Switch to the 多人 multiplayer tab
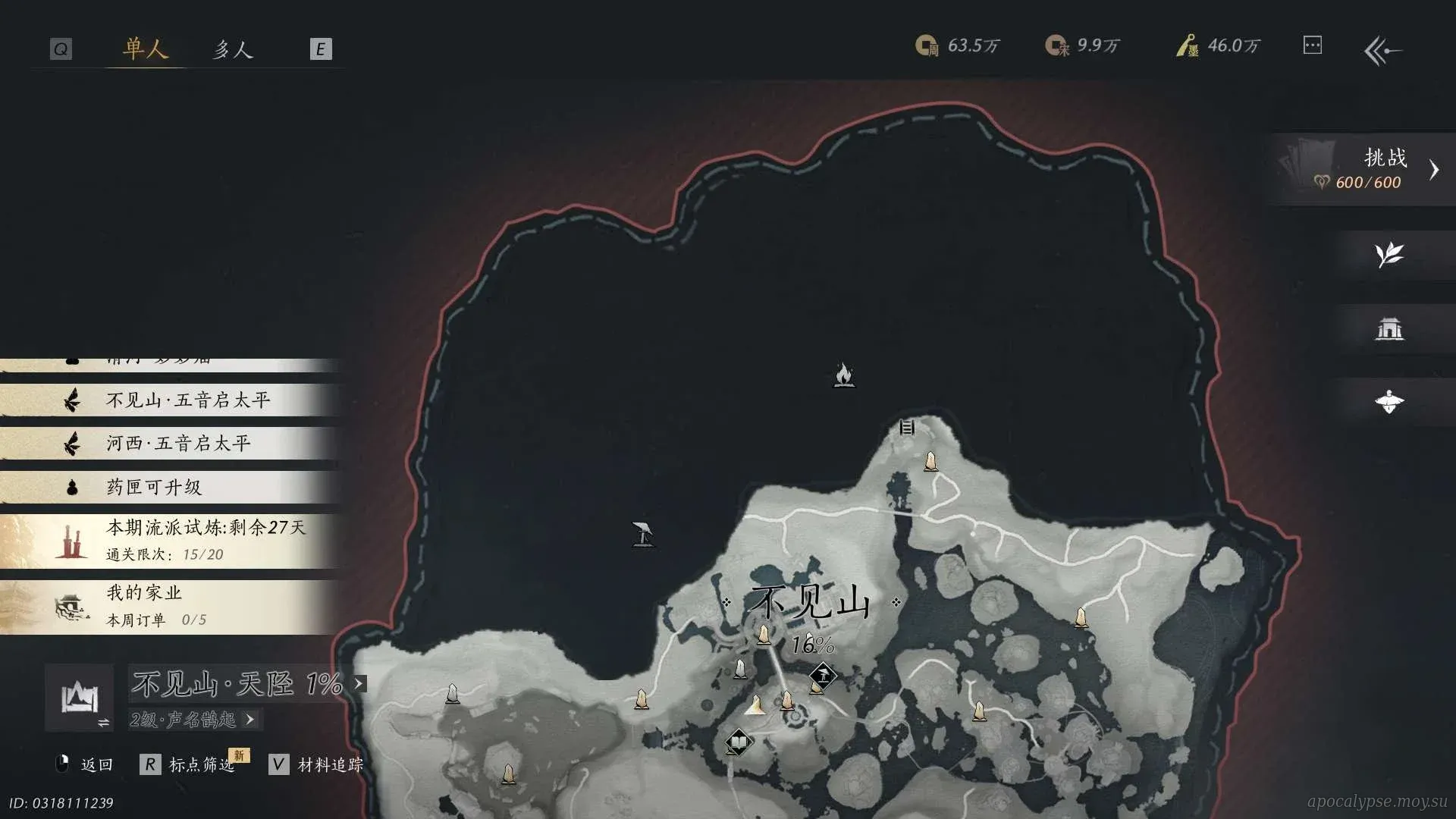 (232, 49)
